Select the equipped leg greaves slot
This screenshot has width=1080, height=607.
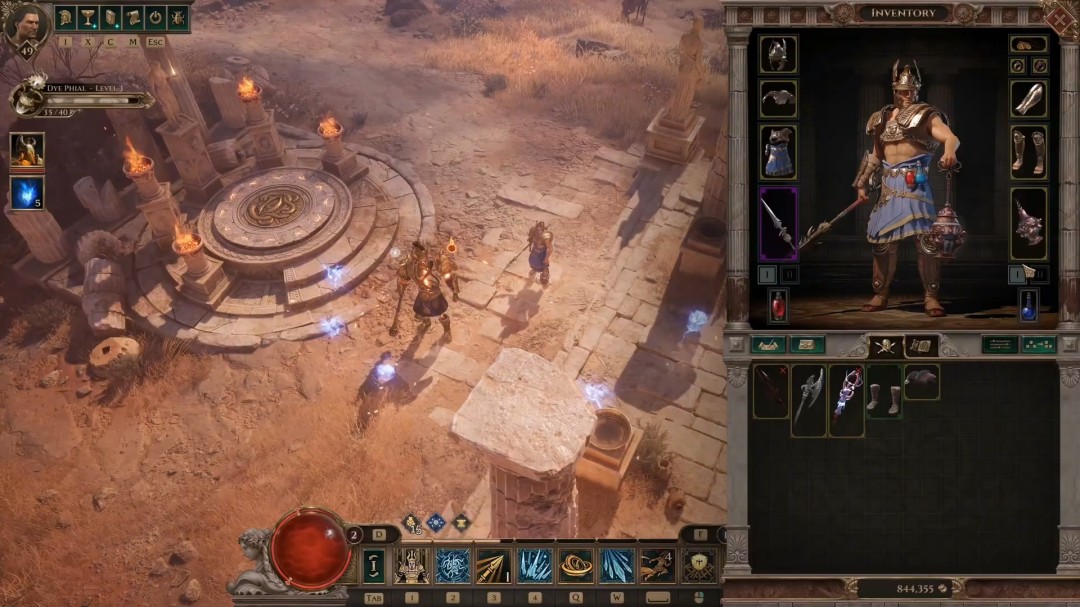click(x=1028, y=151)
